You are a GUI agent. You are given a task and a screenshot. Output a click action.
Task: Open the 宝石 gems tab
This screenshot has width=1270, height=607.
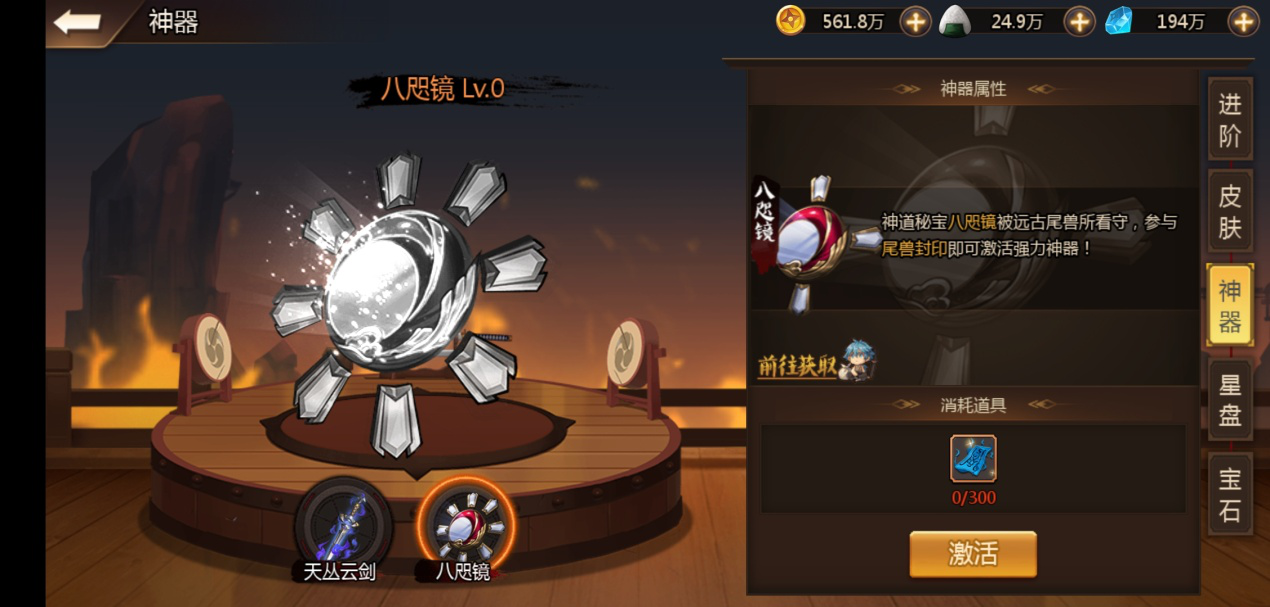point(1229,494)
